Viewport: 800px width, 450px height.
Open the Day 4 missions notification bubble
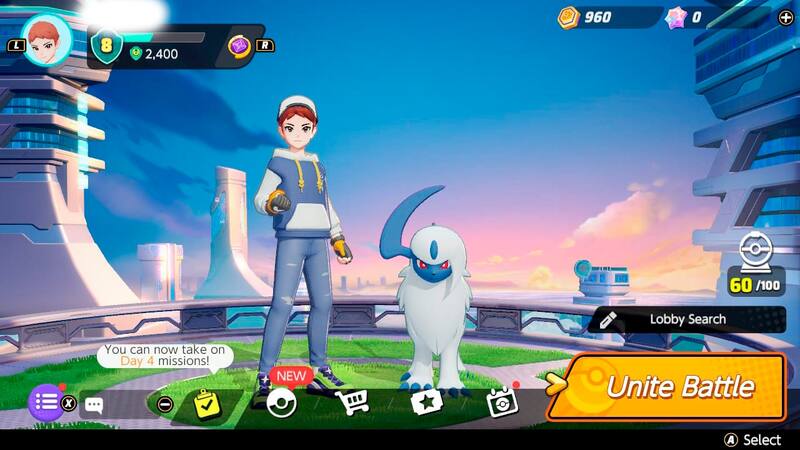click(x=164, y=355)
